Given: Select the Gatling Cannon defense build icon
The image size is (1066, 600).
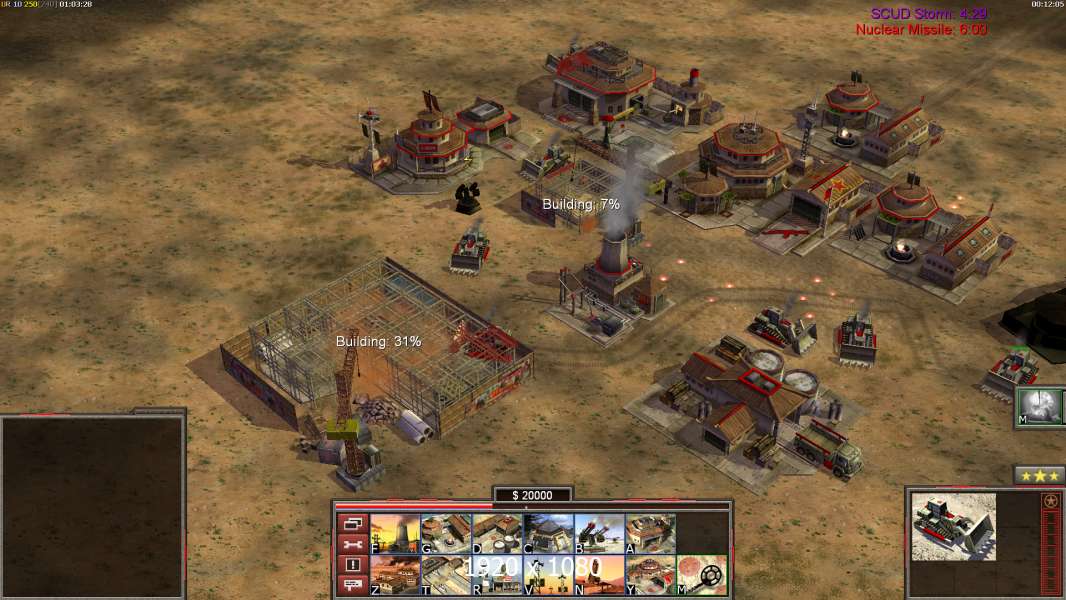Looking at the screenshot, I should tap(599, 534).
